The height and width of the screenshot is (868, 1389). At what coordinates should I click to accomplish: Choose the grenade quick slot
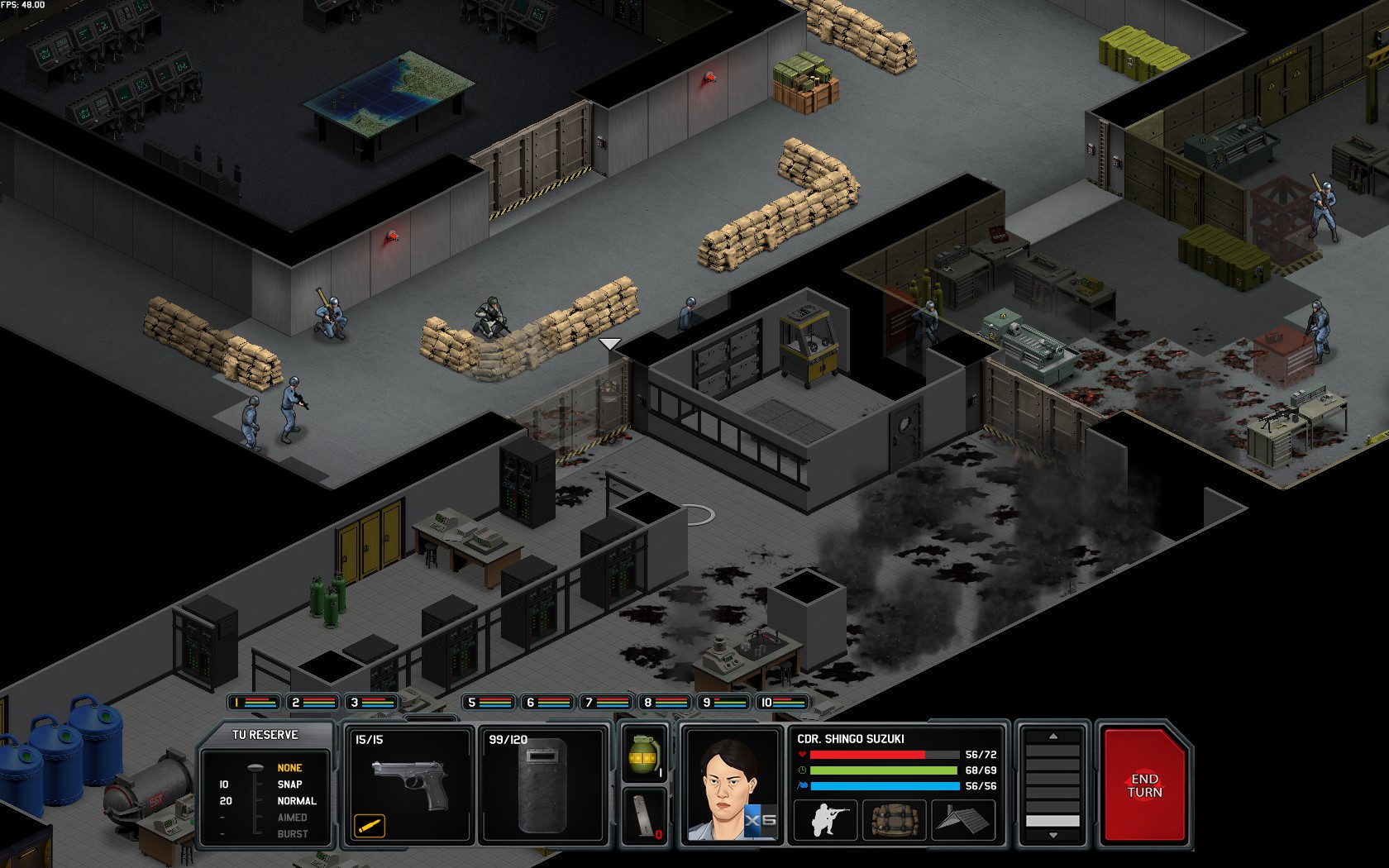click(x=644, y=755)
